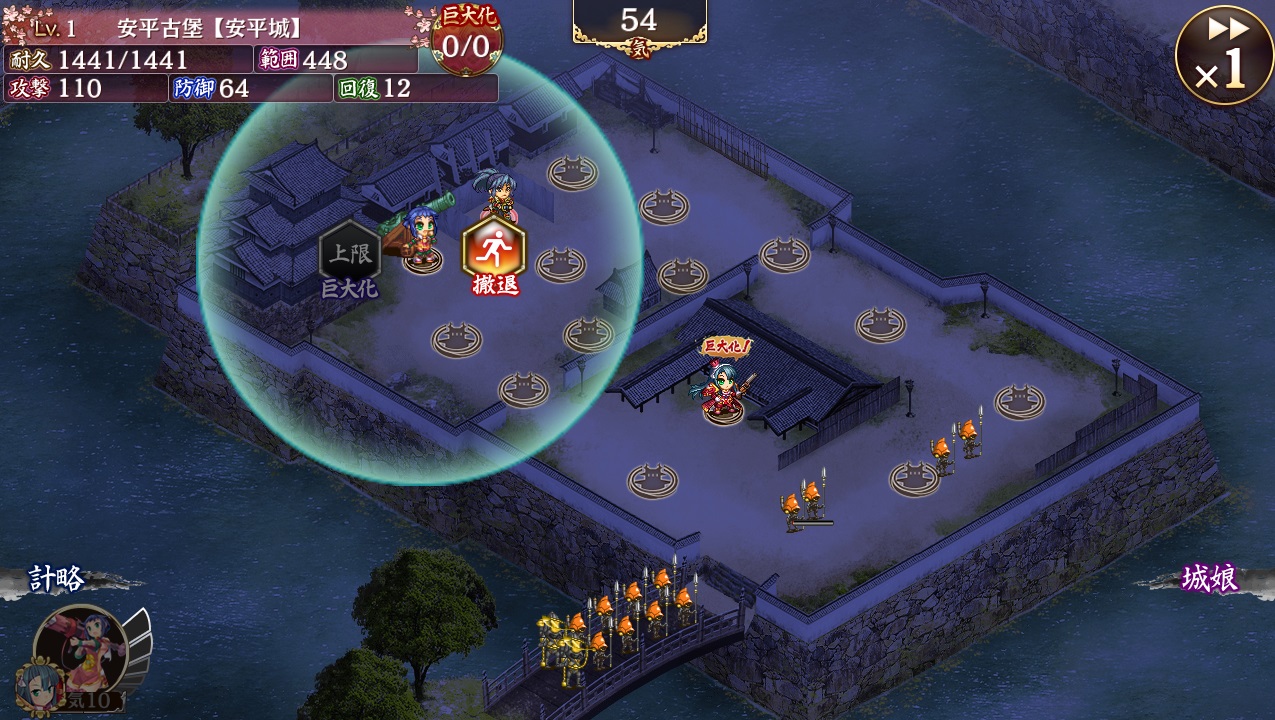
Task: Select the 計略 stratagem label tab
Action: [58, 579]
